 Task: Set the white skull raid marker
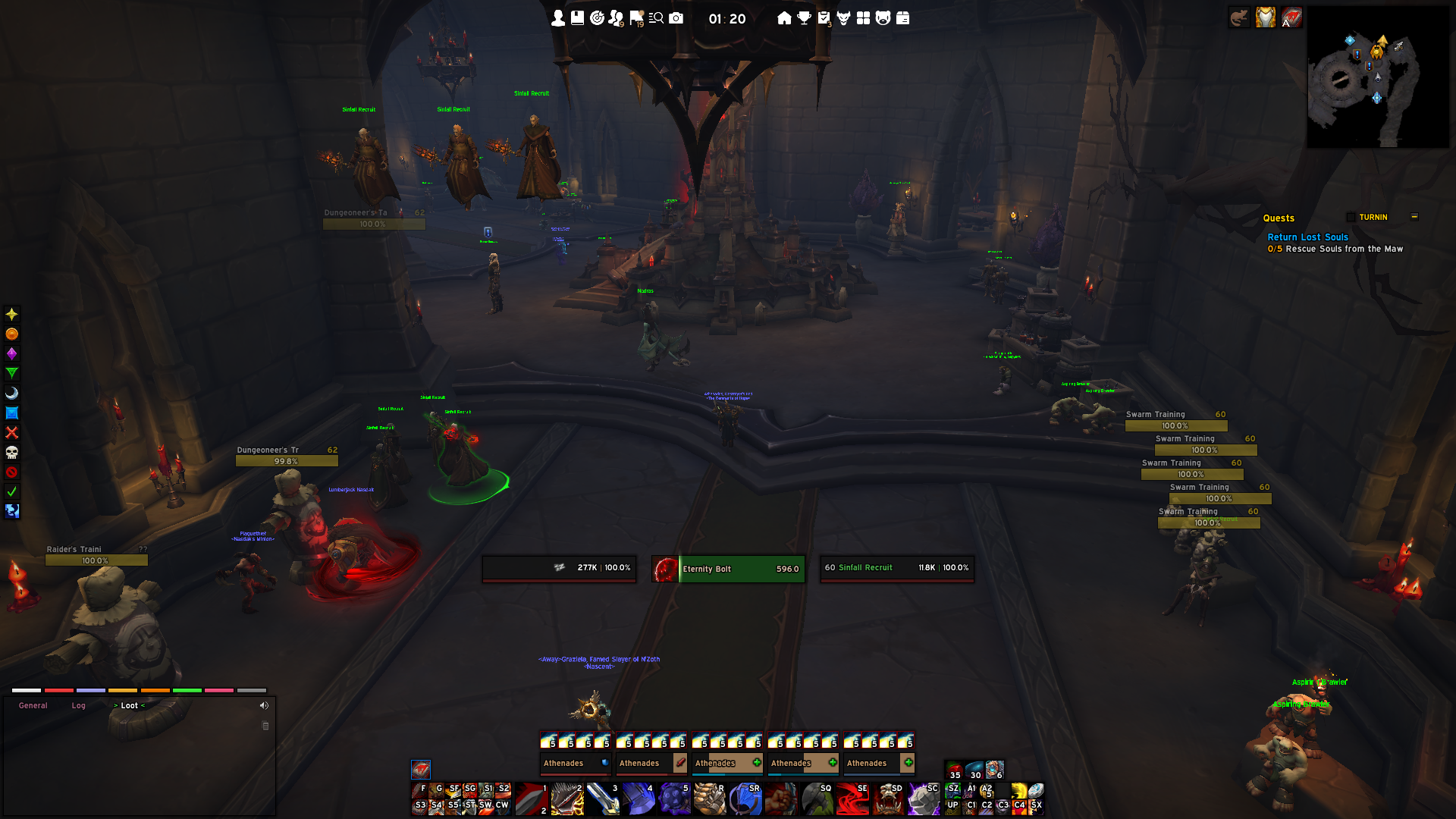(12, 453)
